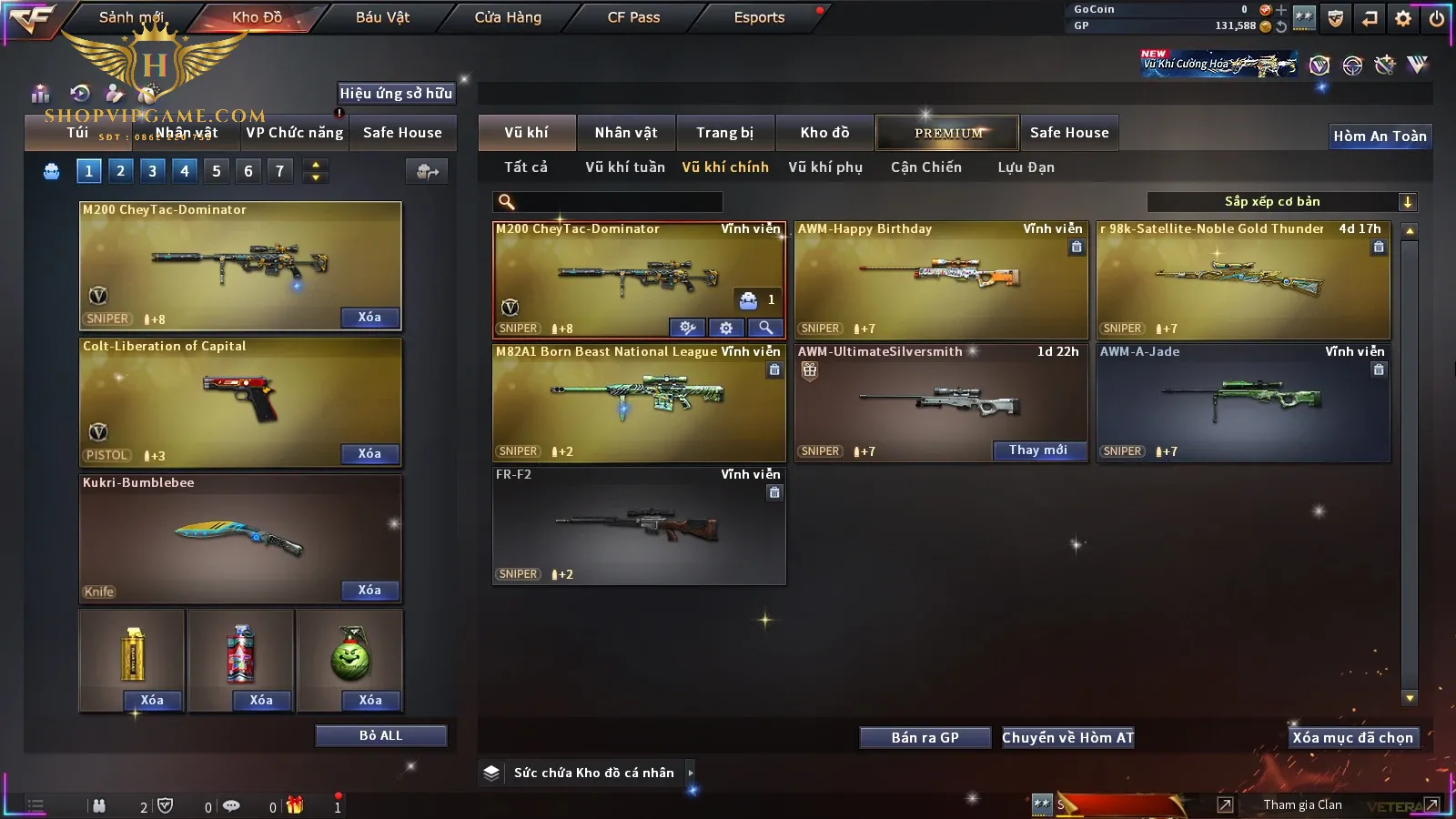The image size is (1456, 819).
Task: Renew the AWM-UltimateSilversmith with Thay mới
Action: (x=1038, y=450)
